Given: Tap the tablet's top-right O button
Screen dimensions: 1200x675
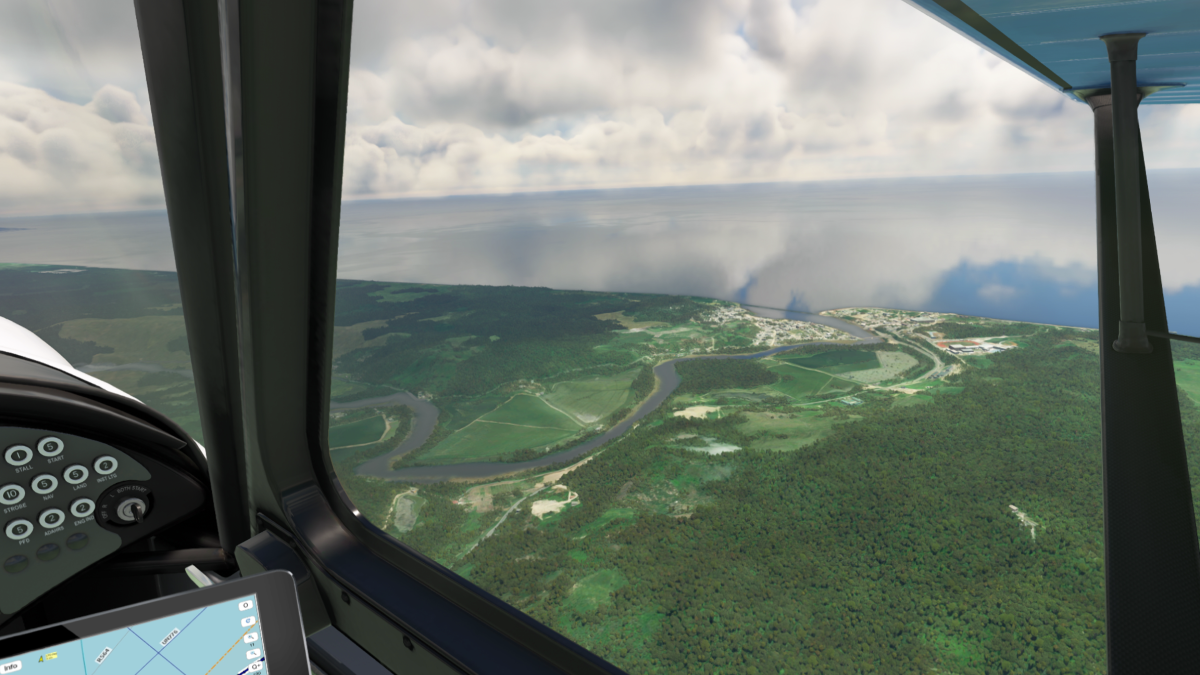Looking at the screenshot, I should click(246, 605).
